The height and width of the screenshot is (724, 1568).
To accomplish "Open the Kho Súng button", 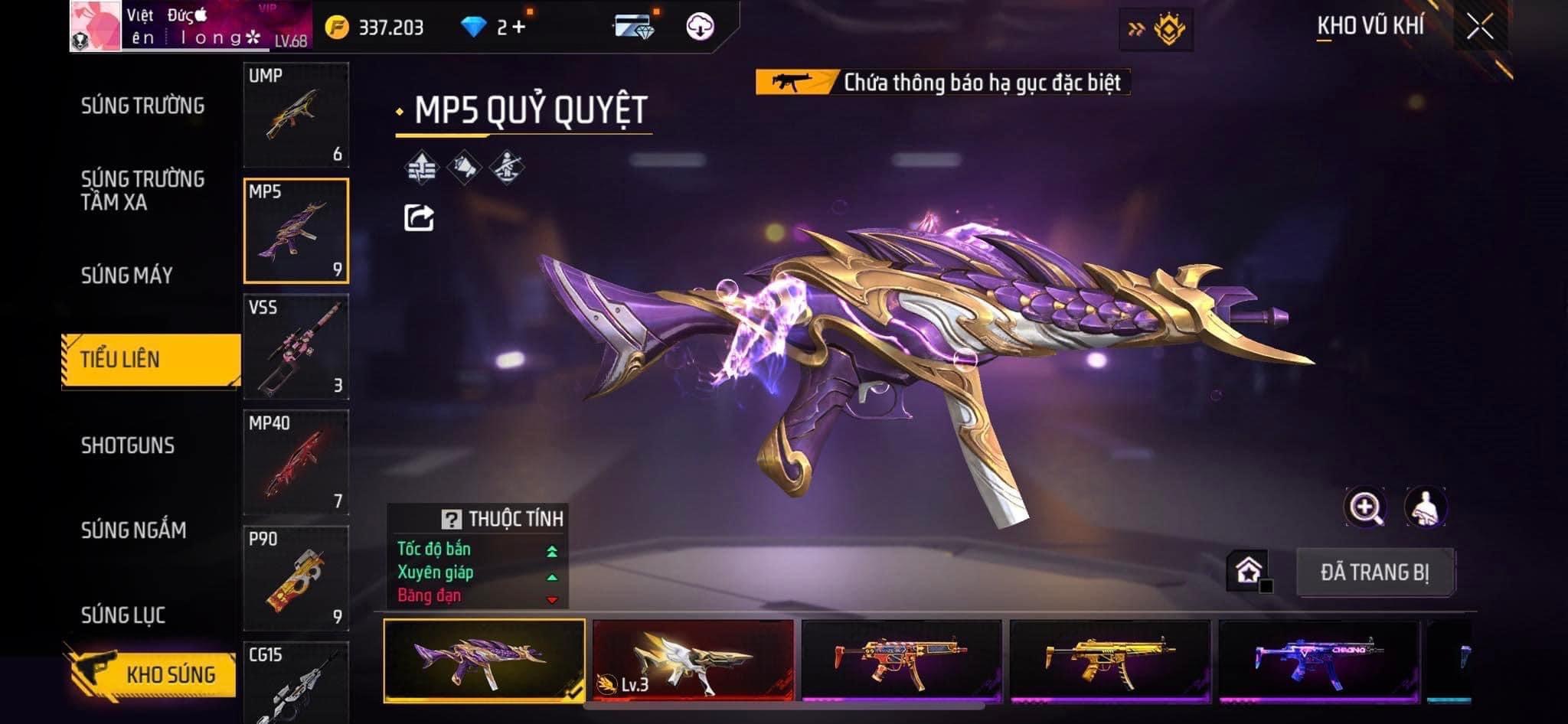I will point(152,674).
